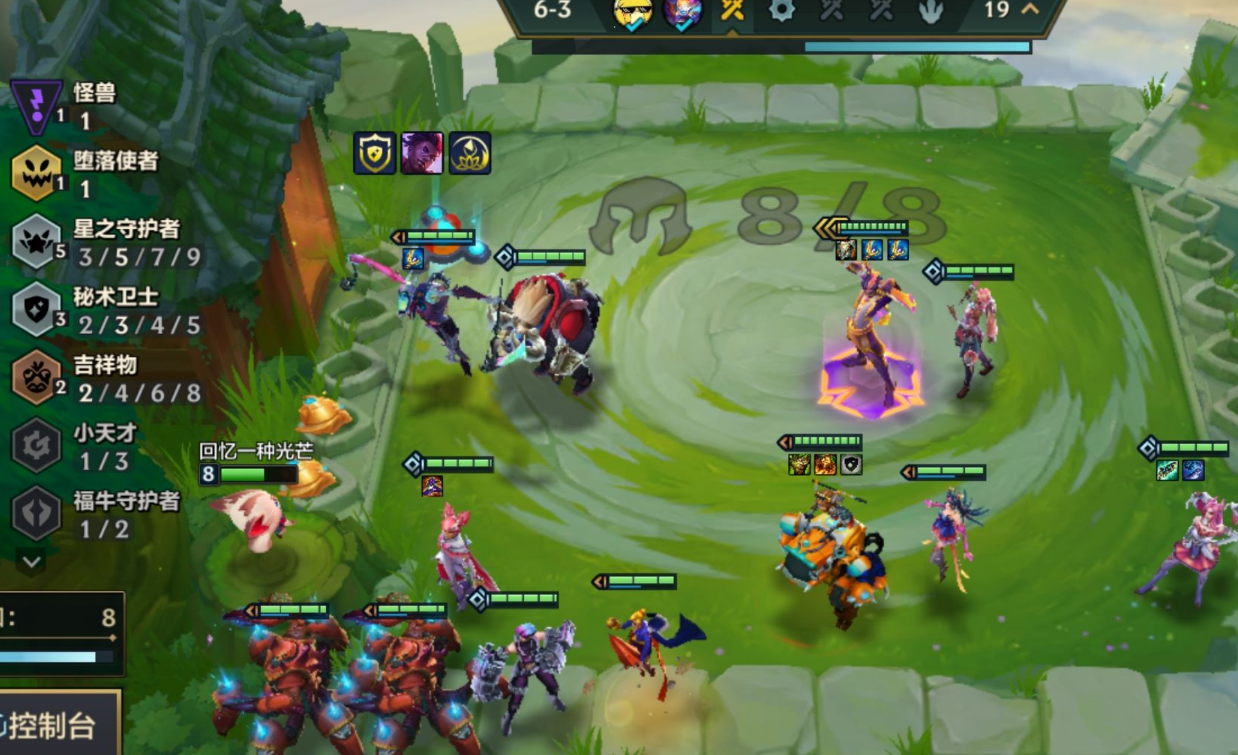1238x755 pixels.
Task: Select the purple-haired character portrait augment
Action: tap(422, 153)
